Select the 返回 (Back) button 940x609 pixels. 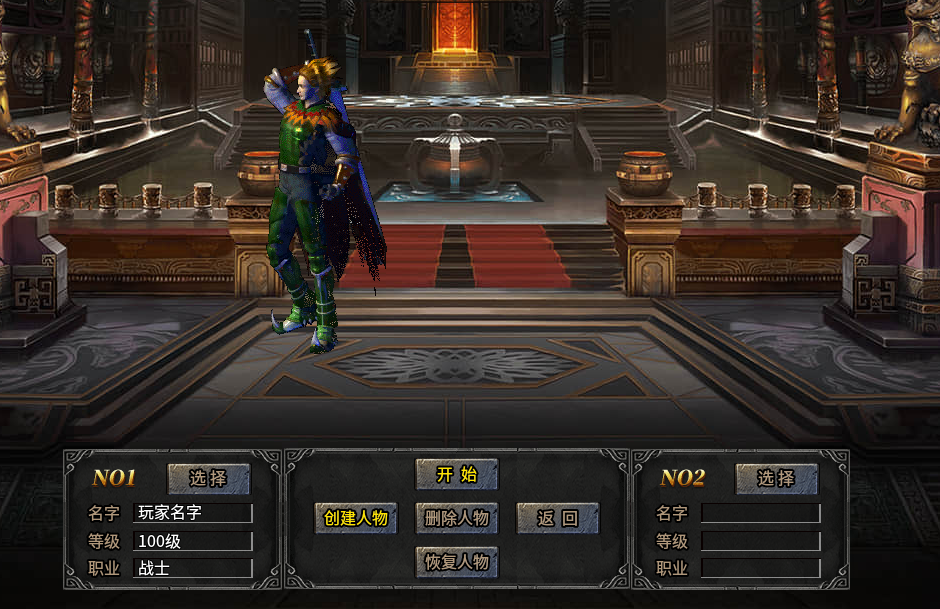557,518
